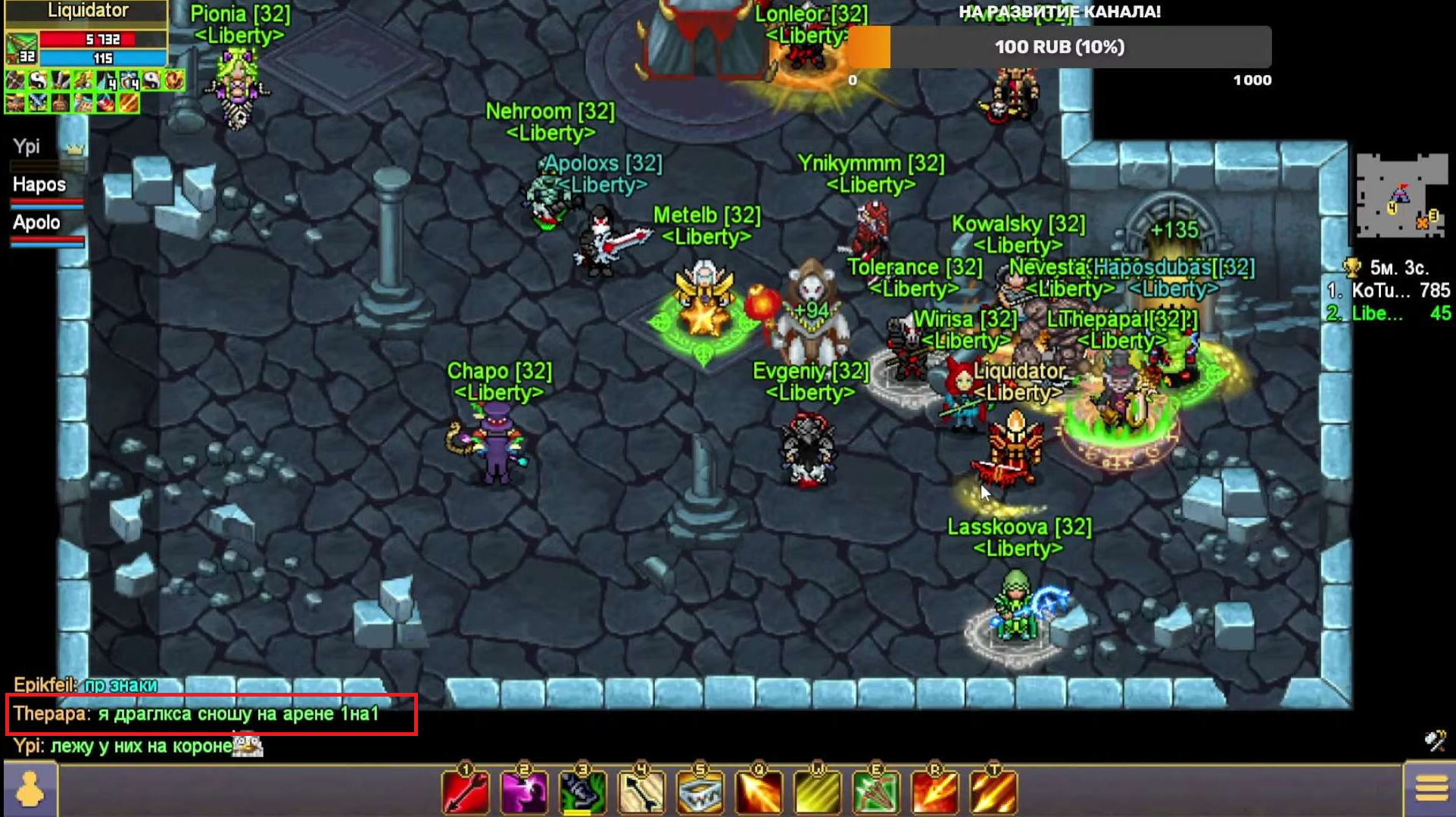This screenshot has width=1456, height=817.
Task: Click Thepapa's chat message line
Action: [197, 714]
